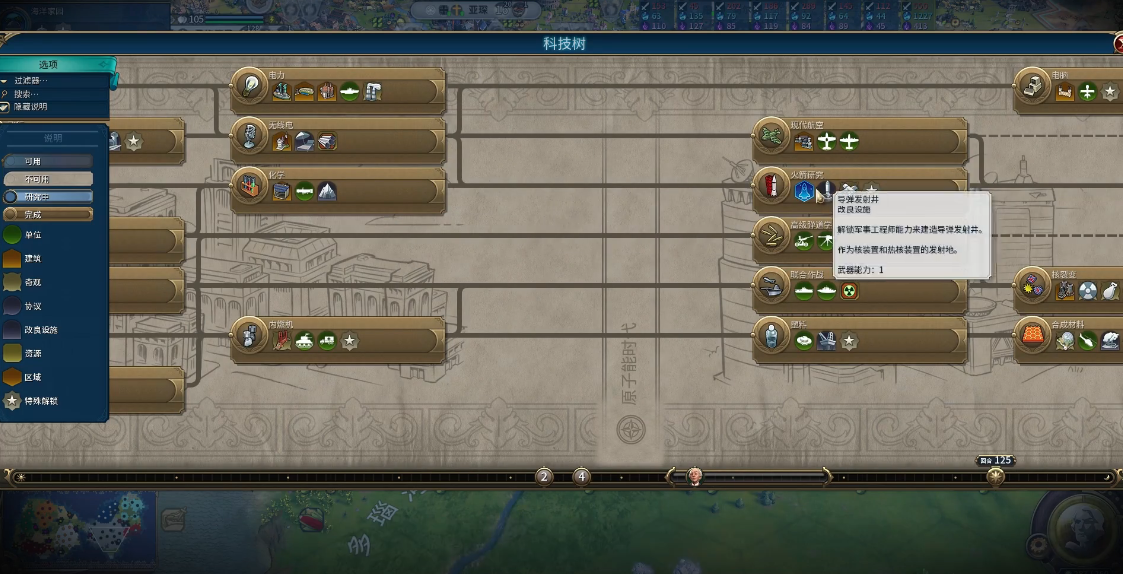Viewport: 1123px width, 574px height.
Task: Click the tank unit icon in 内燃机
Action: pos(305,342)
